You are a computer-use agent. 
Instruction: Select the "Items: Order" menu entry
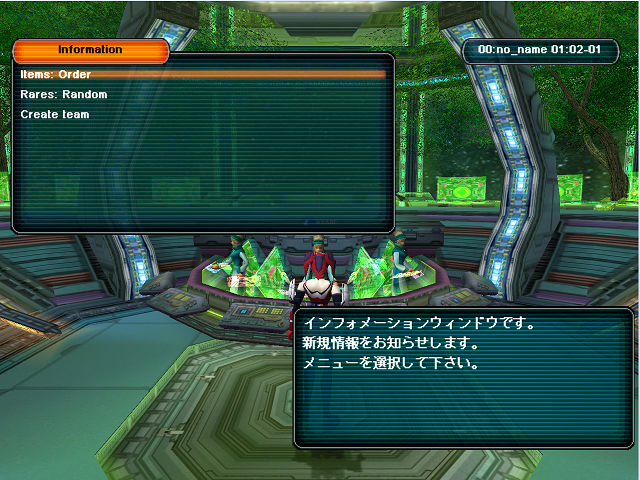[x=56, y=74]
